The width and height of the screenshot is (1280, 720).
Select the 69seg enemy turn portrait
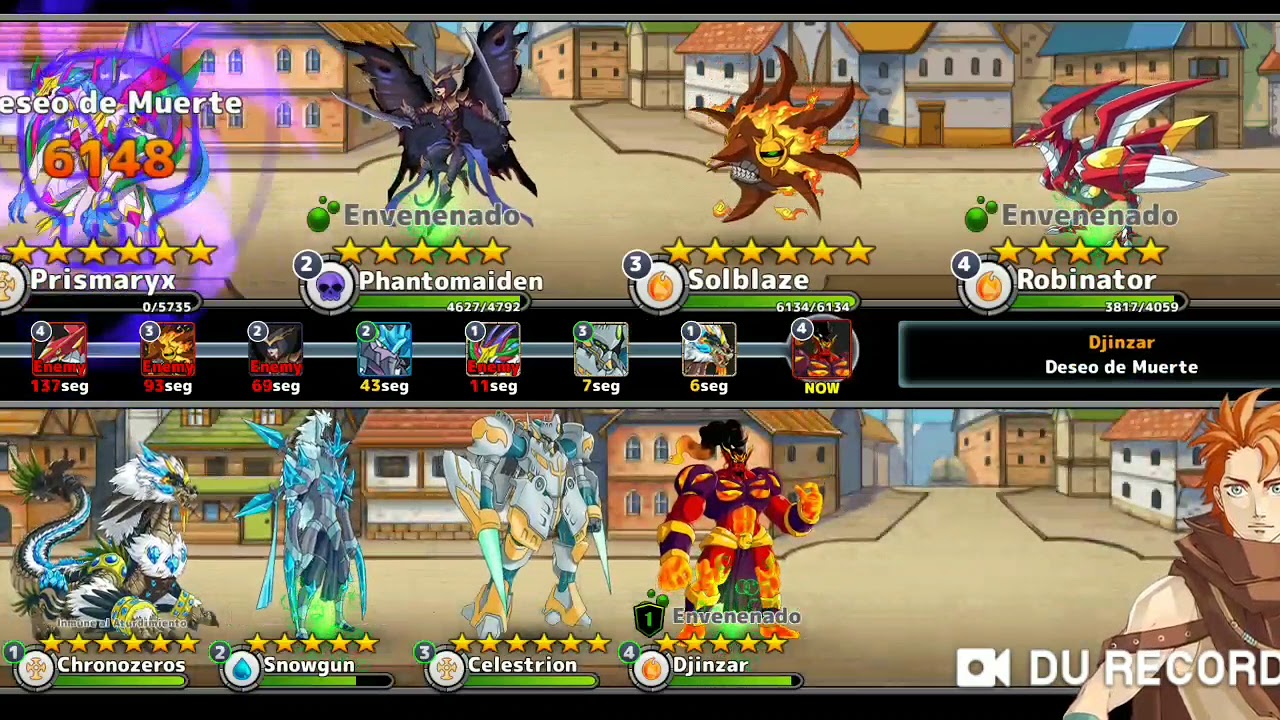(275, 350)
